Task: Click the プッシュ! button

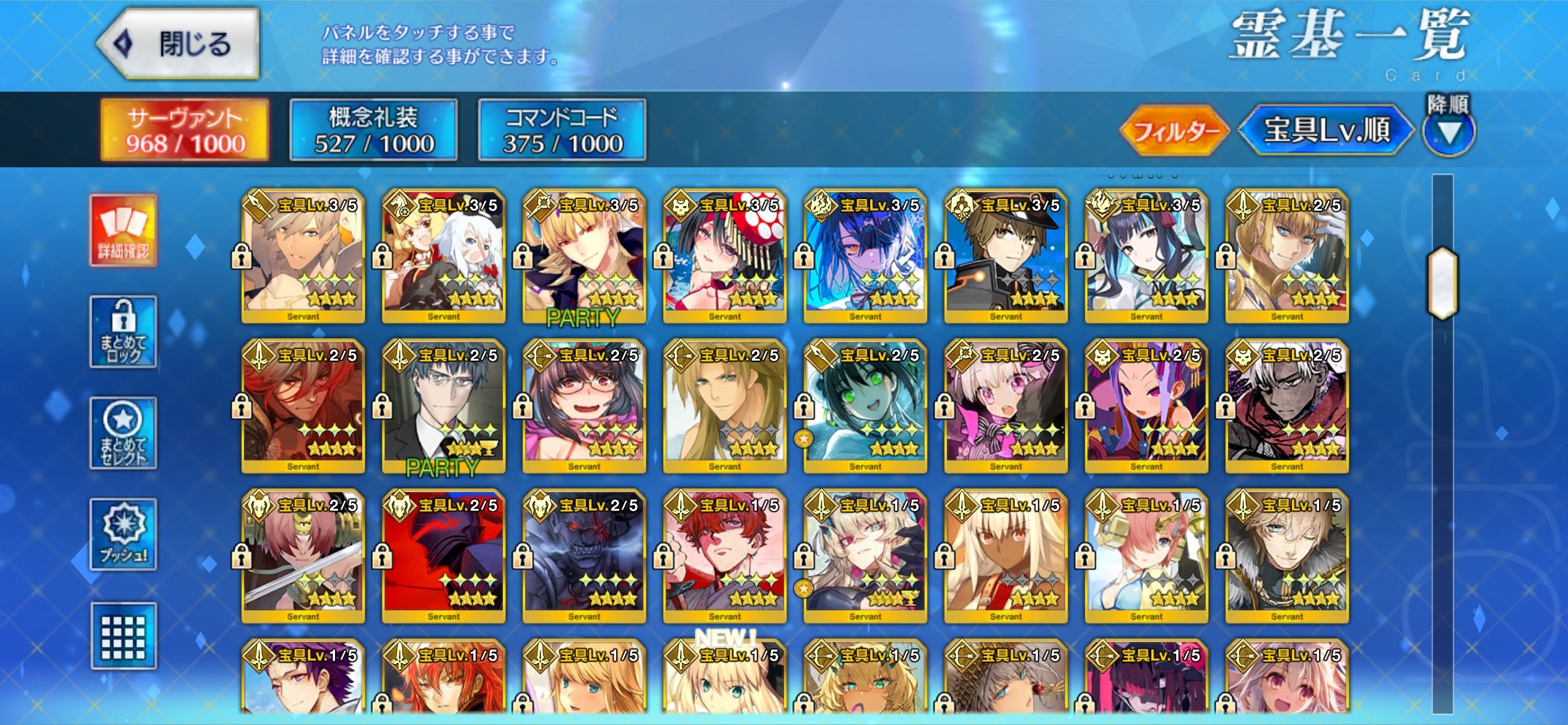Action: pos(123,534)
